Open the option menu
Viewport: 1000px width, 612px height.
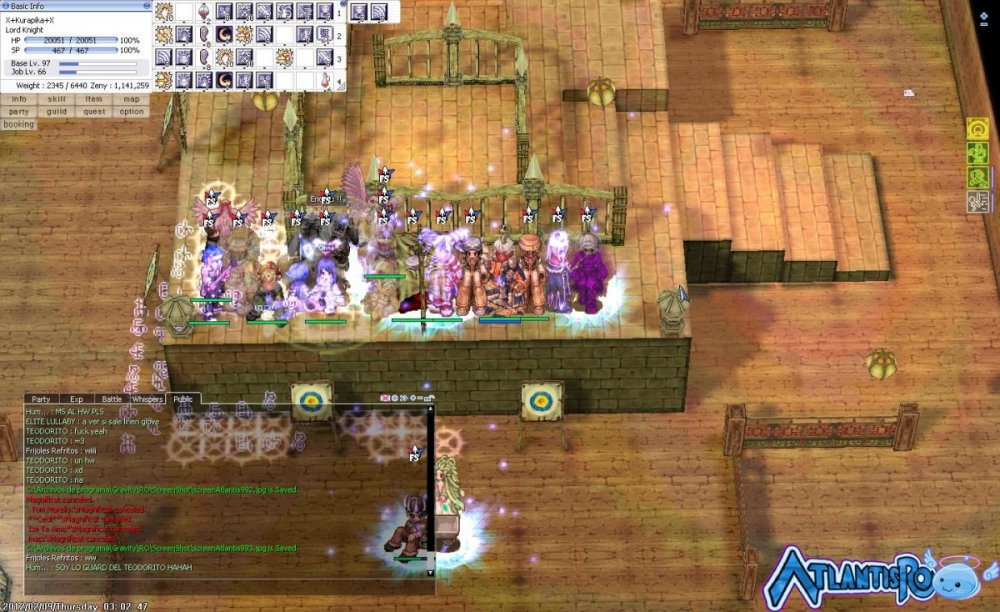point(131,112)
